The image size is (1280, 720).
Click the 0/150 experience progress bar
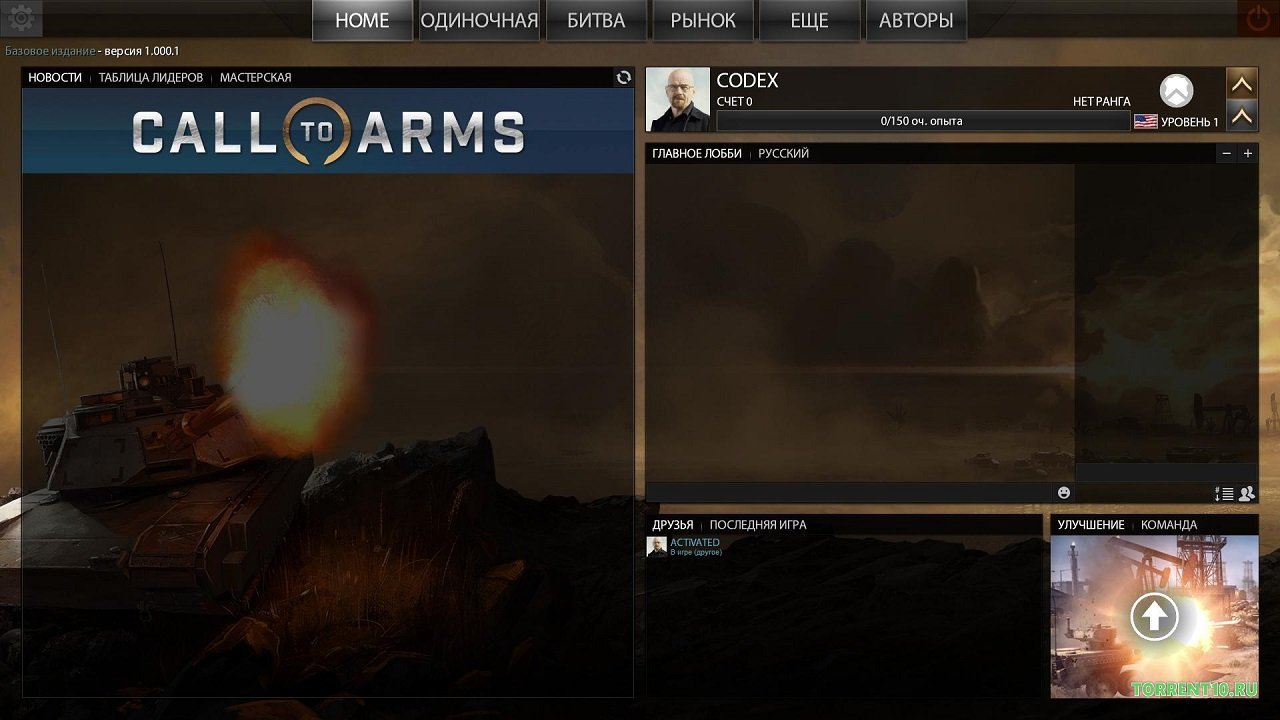tap(923, 120)
